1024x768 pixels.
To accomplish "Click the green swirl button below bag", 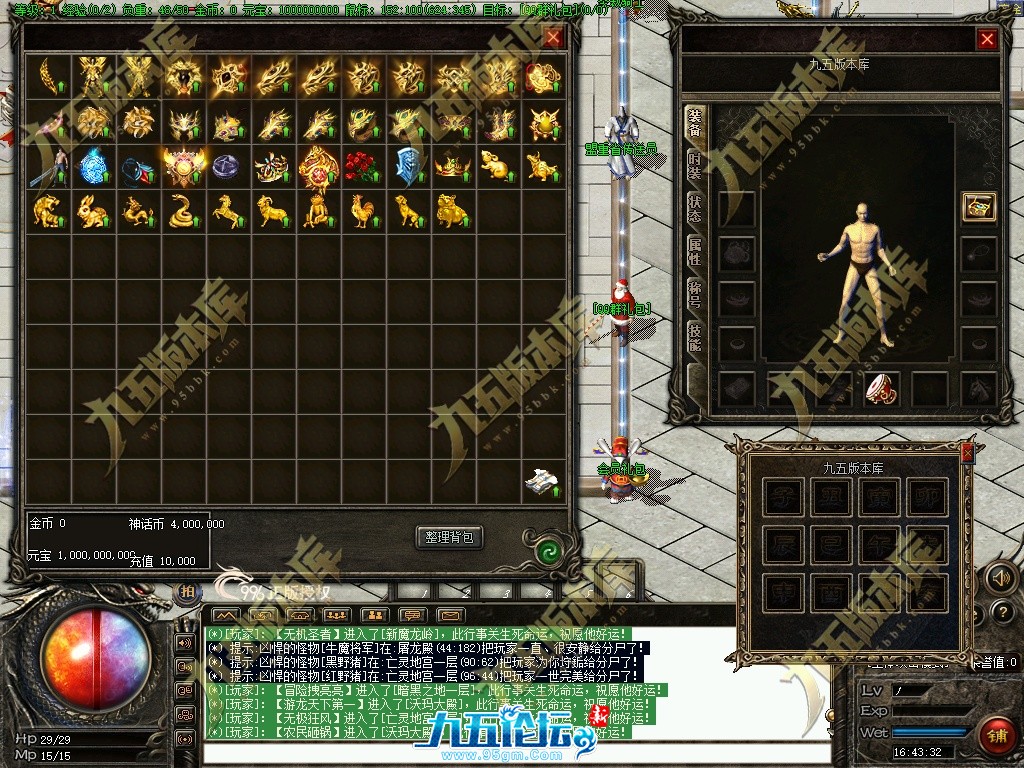I will (547, 551).
